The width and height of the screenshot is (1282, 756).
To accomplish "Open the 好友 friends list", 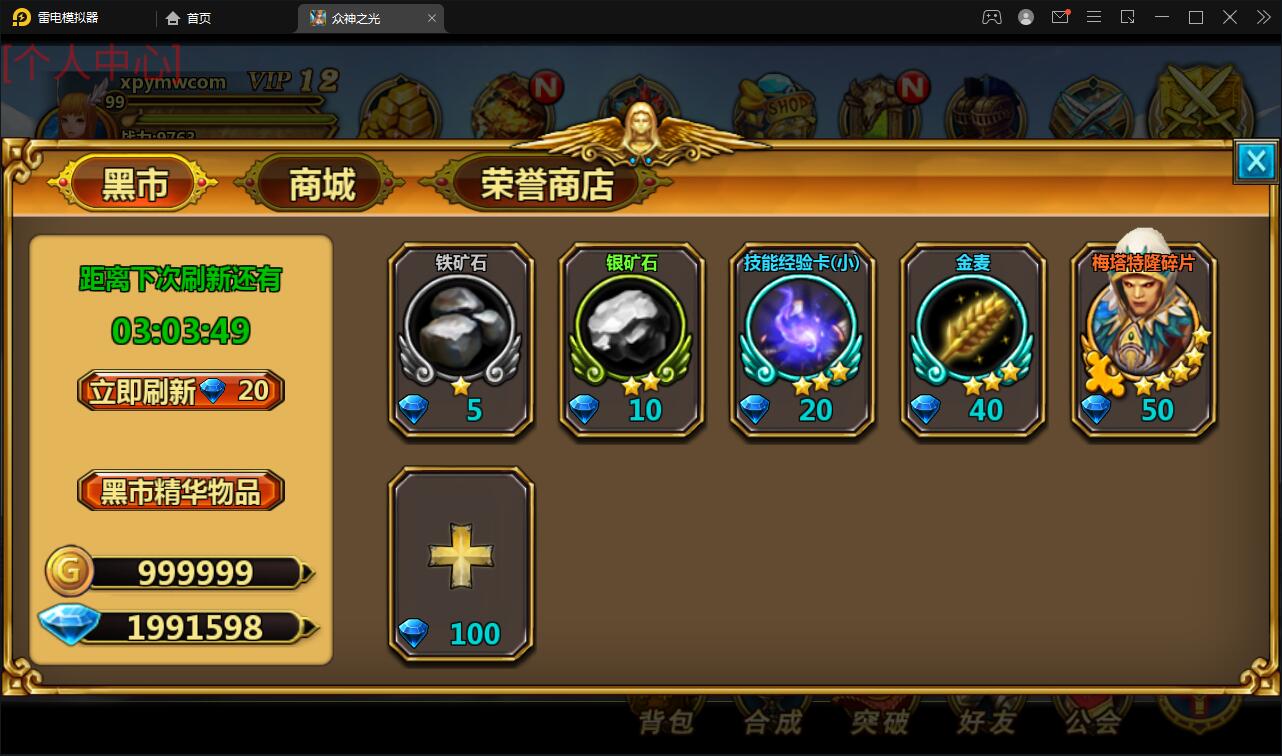I will point(985,723).
